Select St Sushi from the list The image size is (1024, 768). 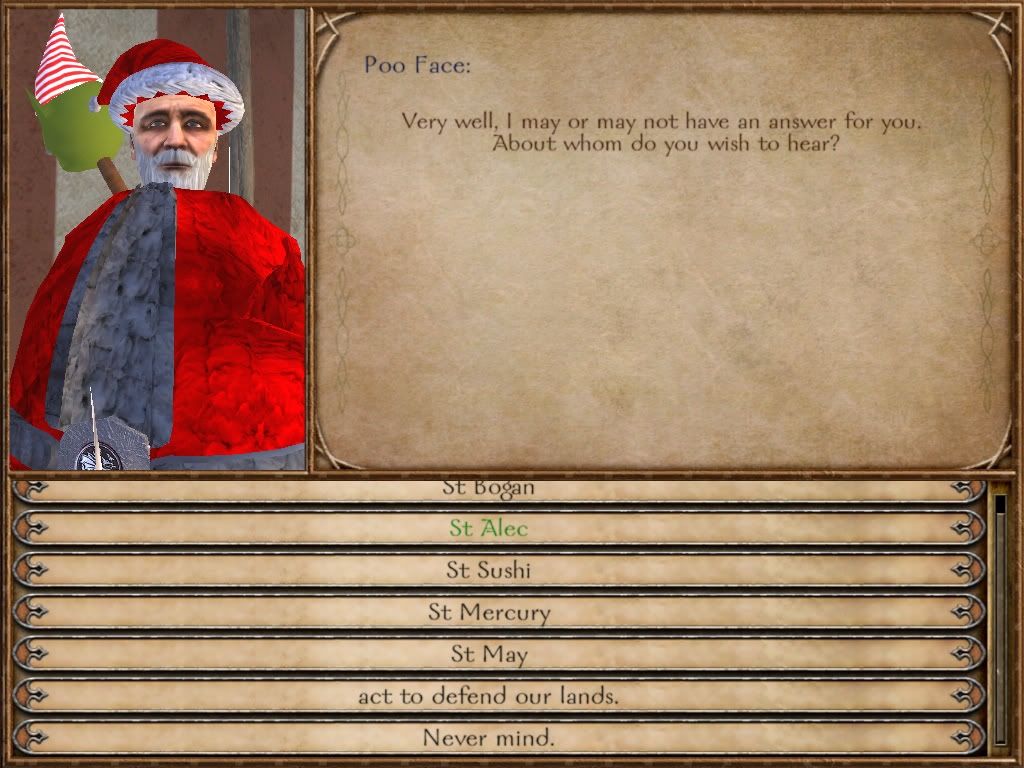coord(488,570)
